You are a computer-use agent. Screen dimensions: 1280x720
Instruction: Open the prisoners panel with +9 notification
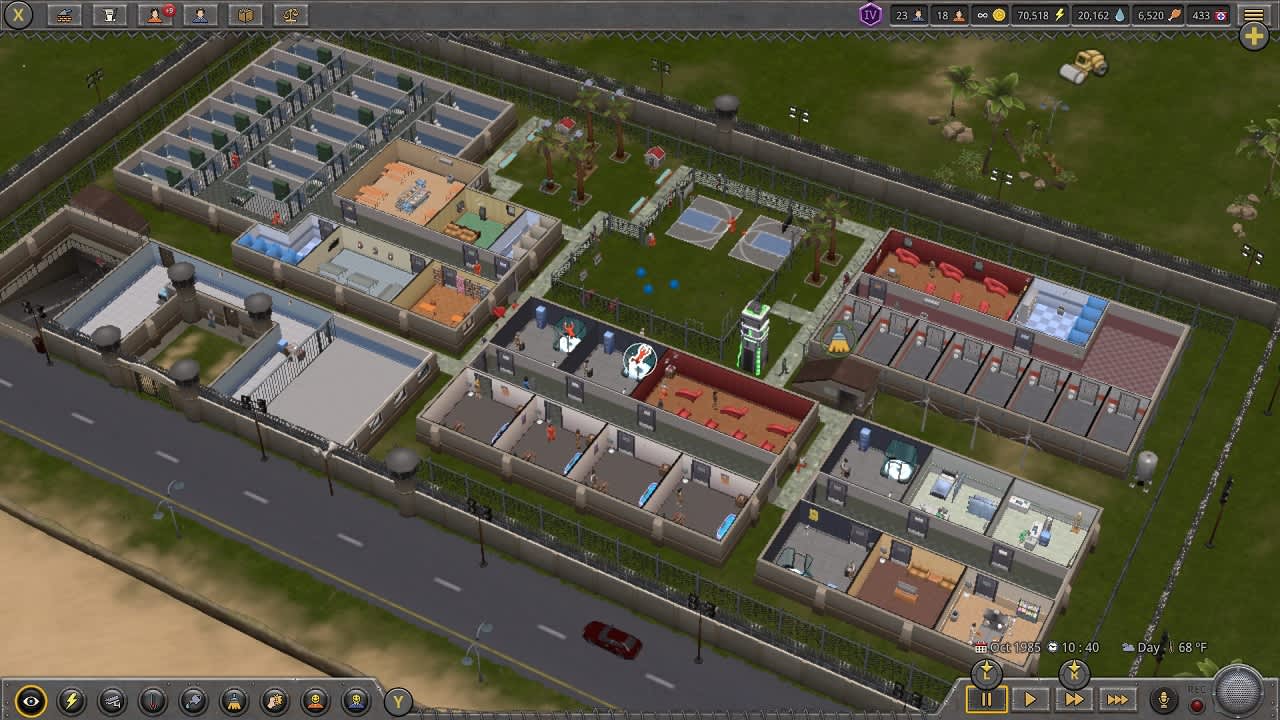point(153,14)
